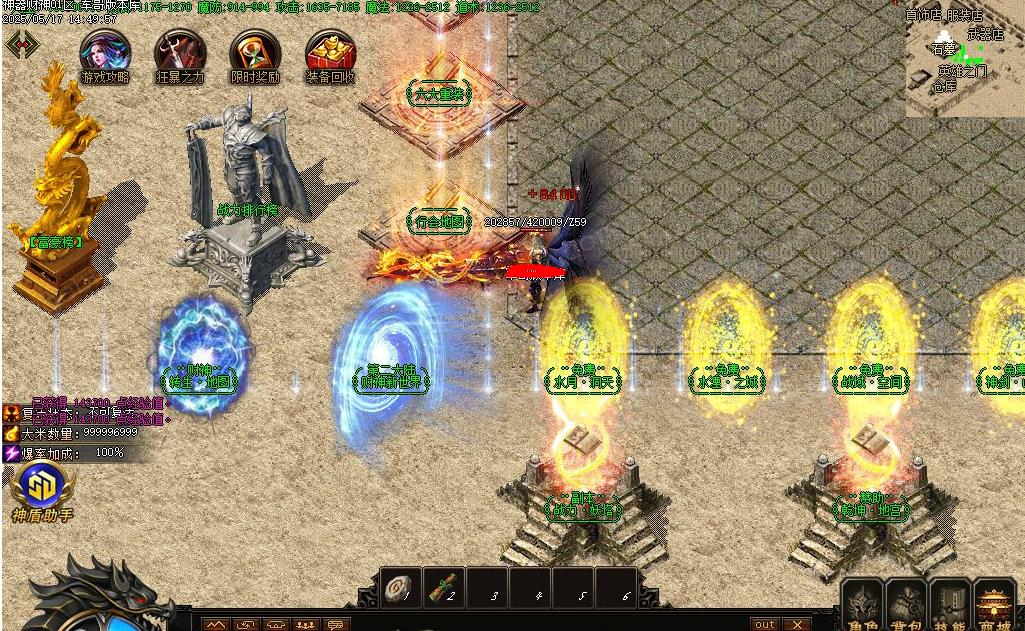Viewport: 1025px width, 631px height.
Task: Use the stone item in hotbar slot 1
Action: [x=403, y=588]
